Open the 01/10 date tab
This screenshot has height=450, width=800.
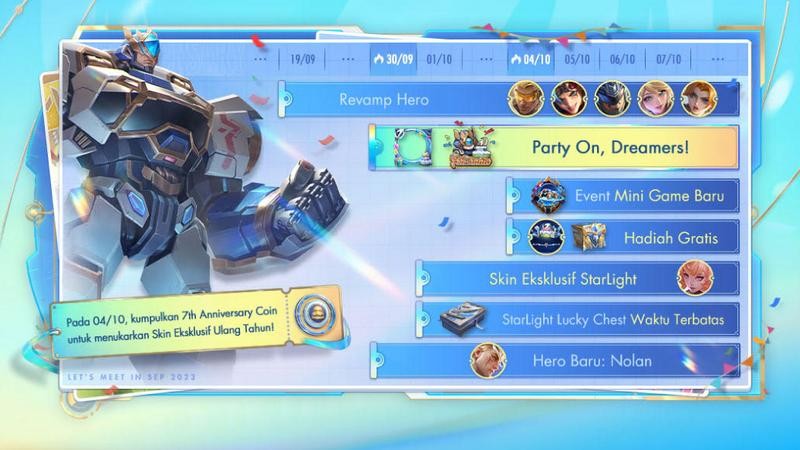(438, 59)
